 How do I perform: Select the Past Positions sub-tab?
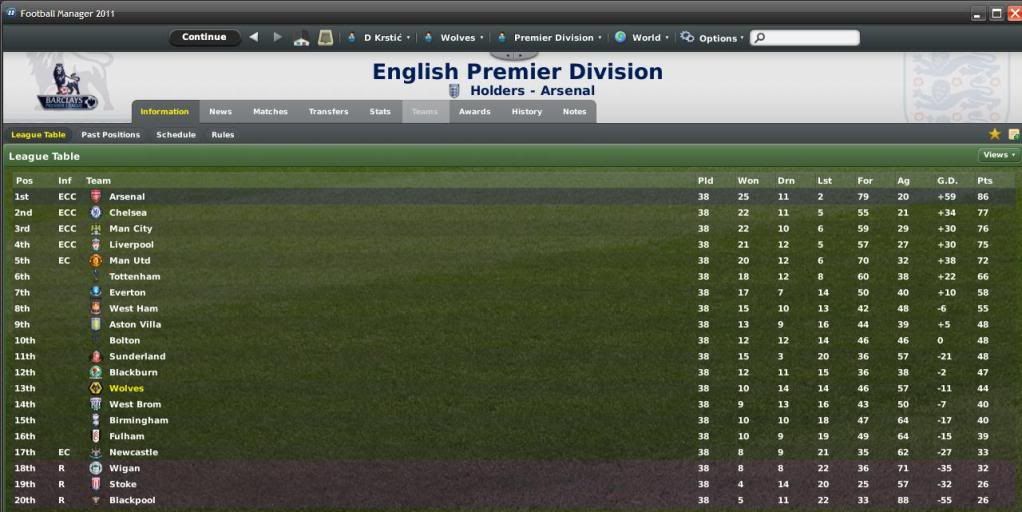[110, 135]
